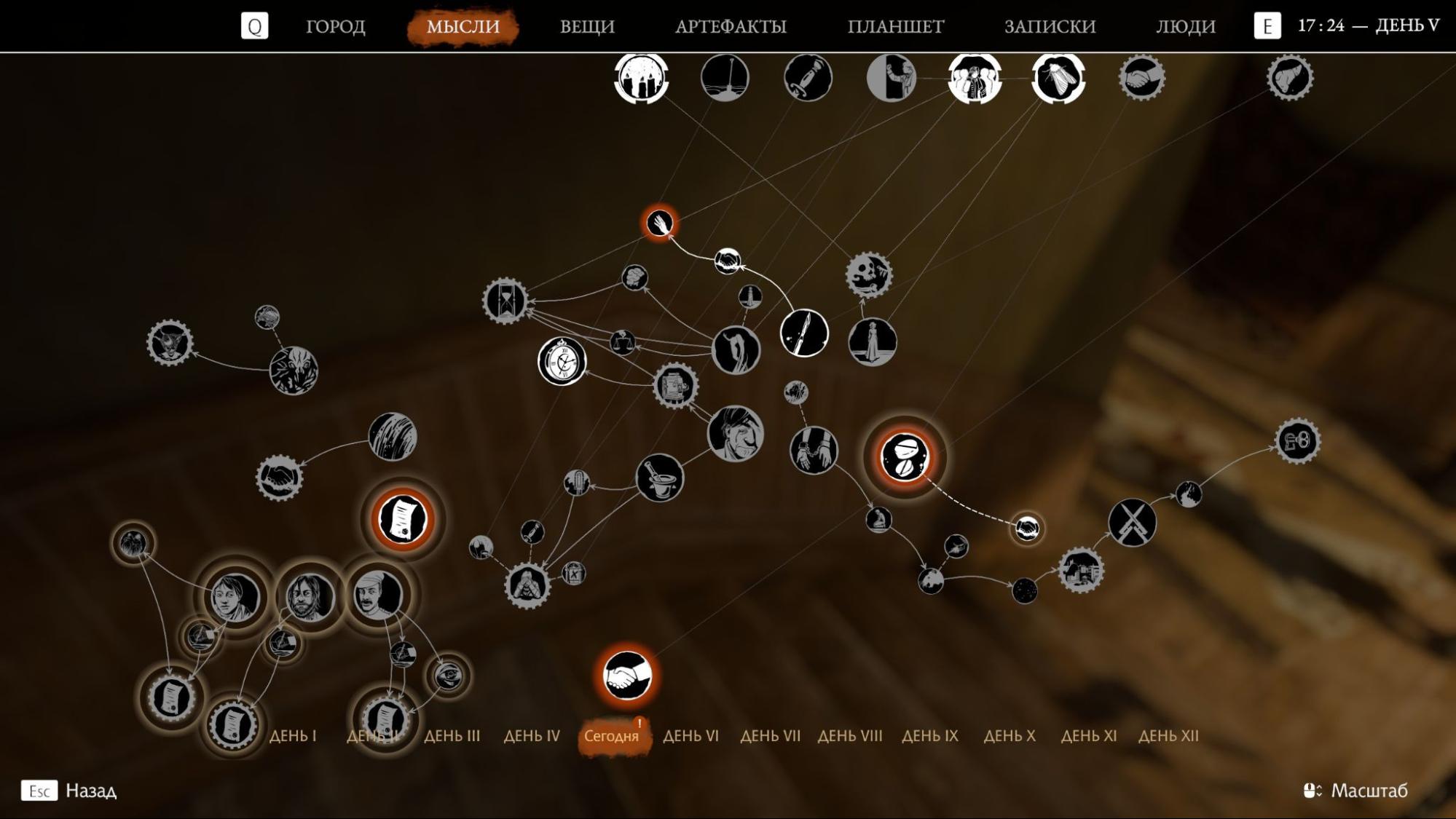Open the fly icon in the top row
Viewport: 1456px width, 819px height.
coord(1058,79)
